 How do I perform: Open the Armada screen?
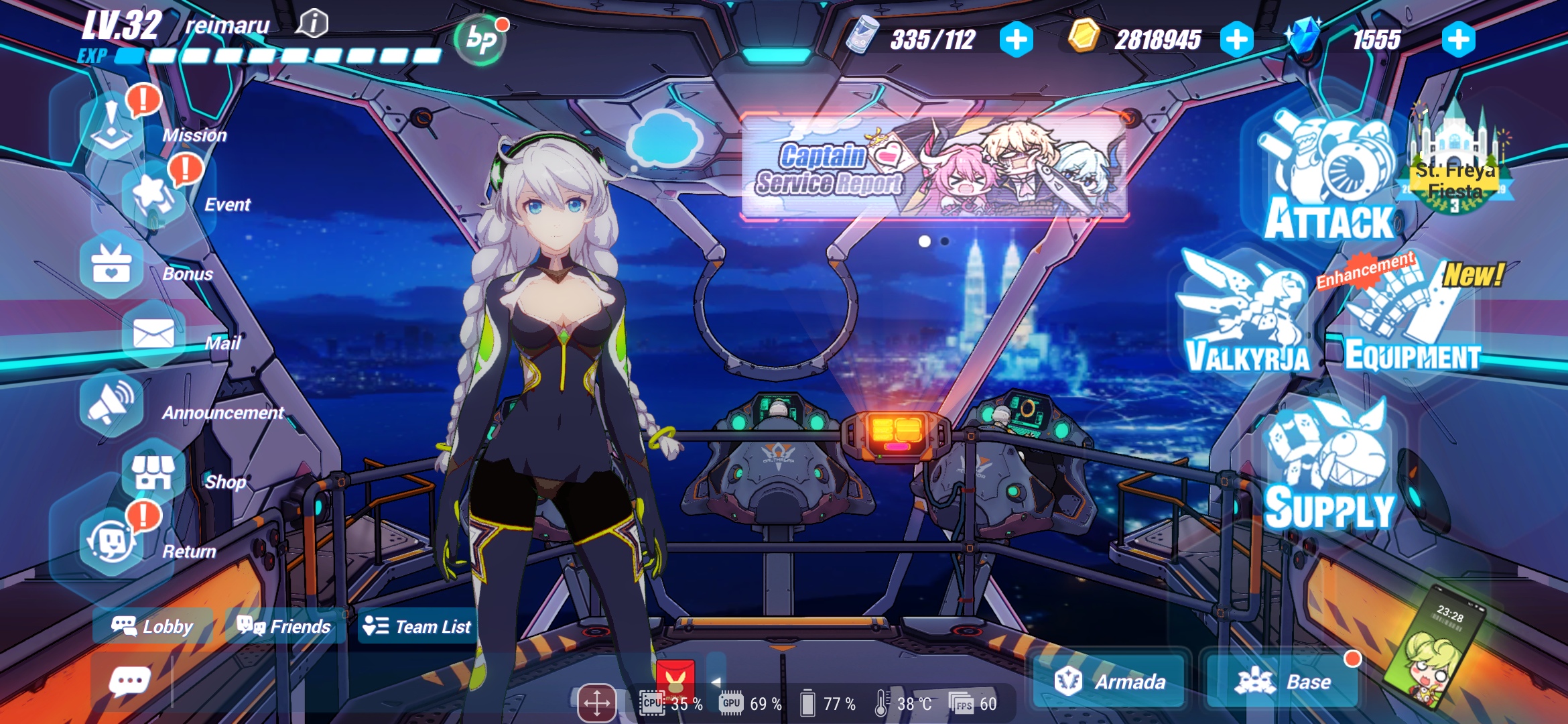coord(1110,682)
